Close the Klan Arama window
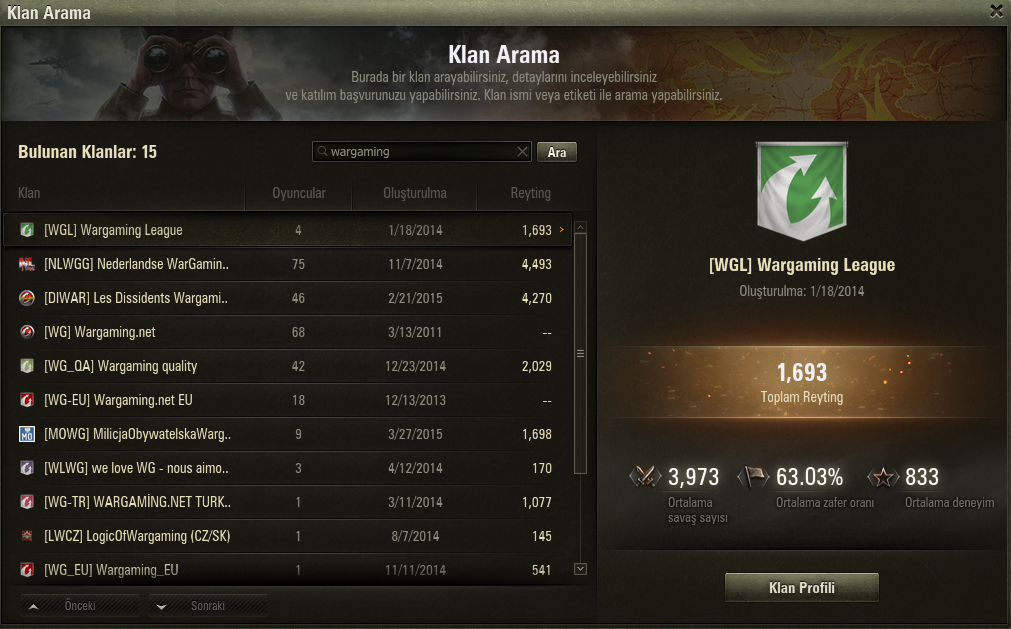The width and height of the screenshot is (1011, 629). click(996, 11)
